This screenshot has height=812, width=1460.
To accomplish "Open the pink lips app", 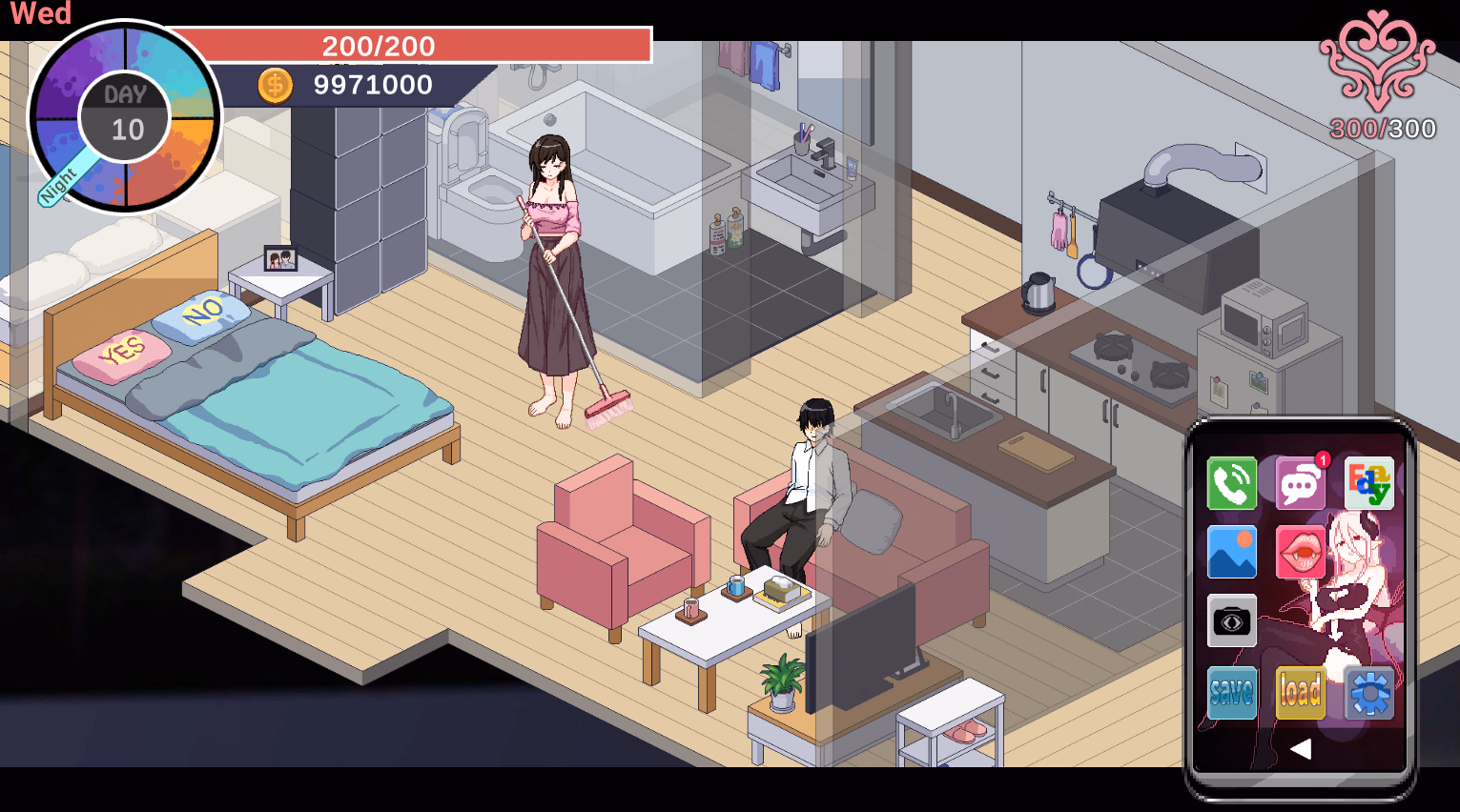I will click(x=1301, y=553).
